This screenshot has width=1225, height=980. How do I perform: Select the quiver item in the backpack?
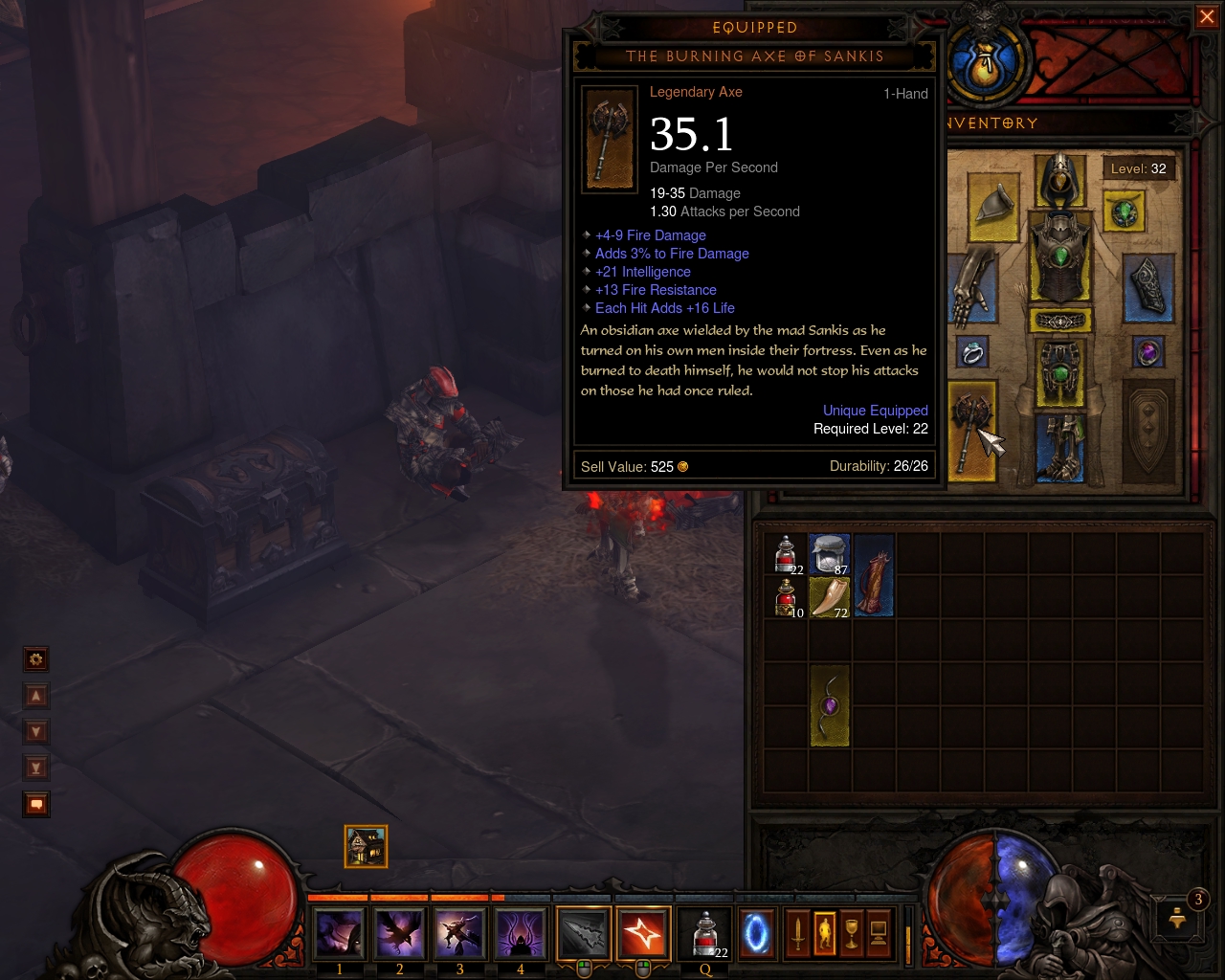click(873, 574)
